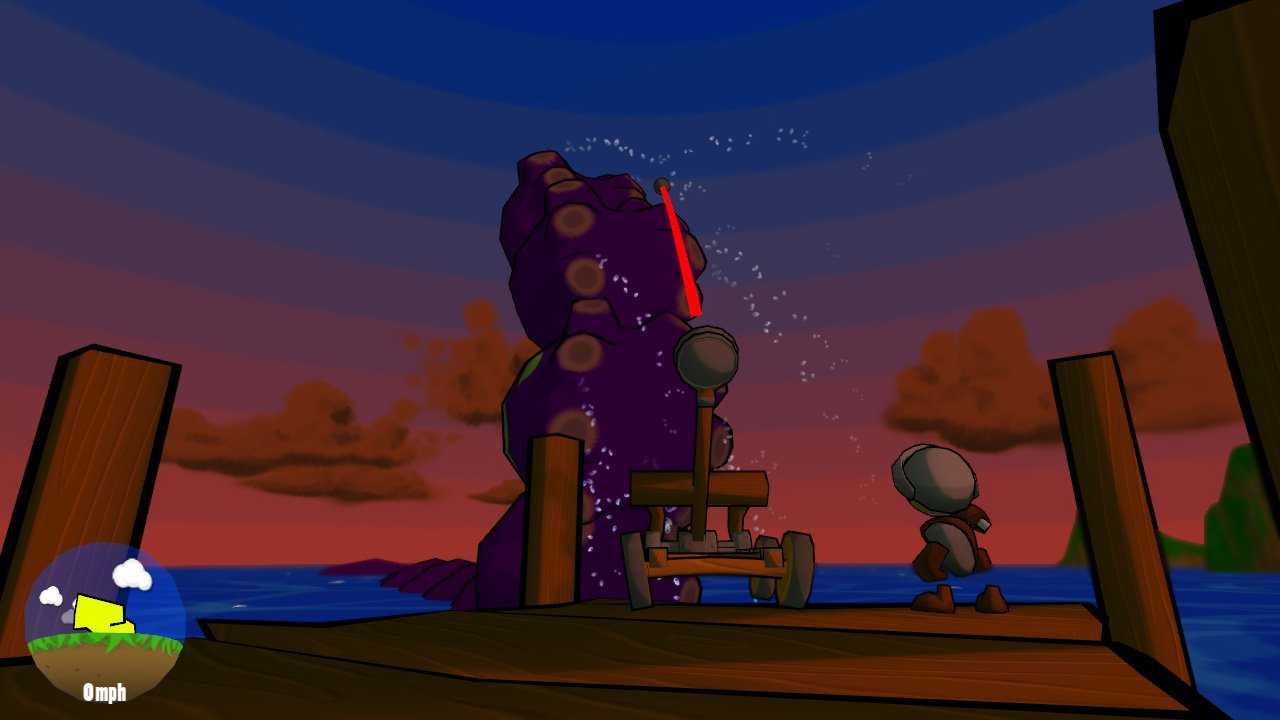
Task: Select the Omph text label
Action: coord(104,692)
